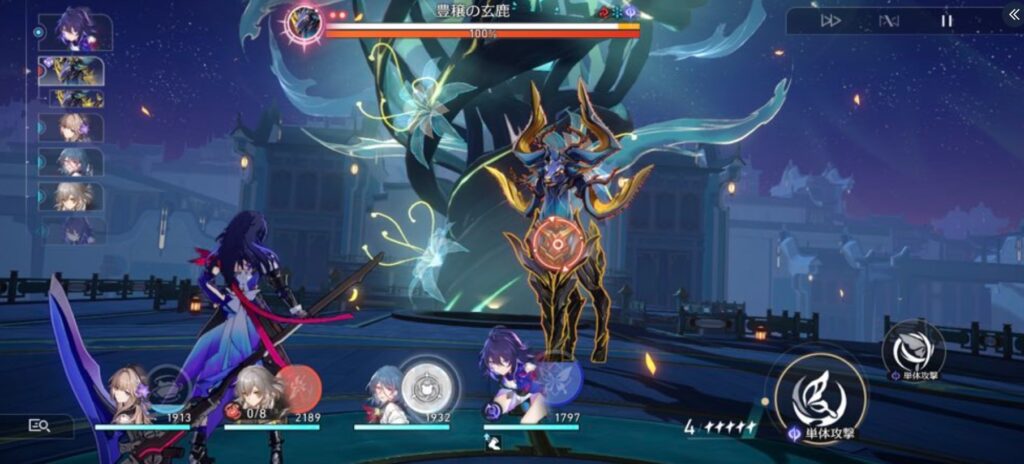Screen dimensions: 1024x464
Task: Trigger the blue butterfly ultimate of the 1797 HP character
Action: click(555, 379)
